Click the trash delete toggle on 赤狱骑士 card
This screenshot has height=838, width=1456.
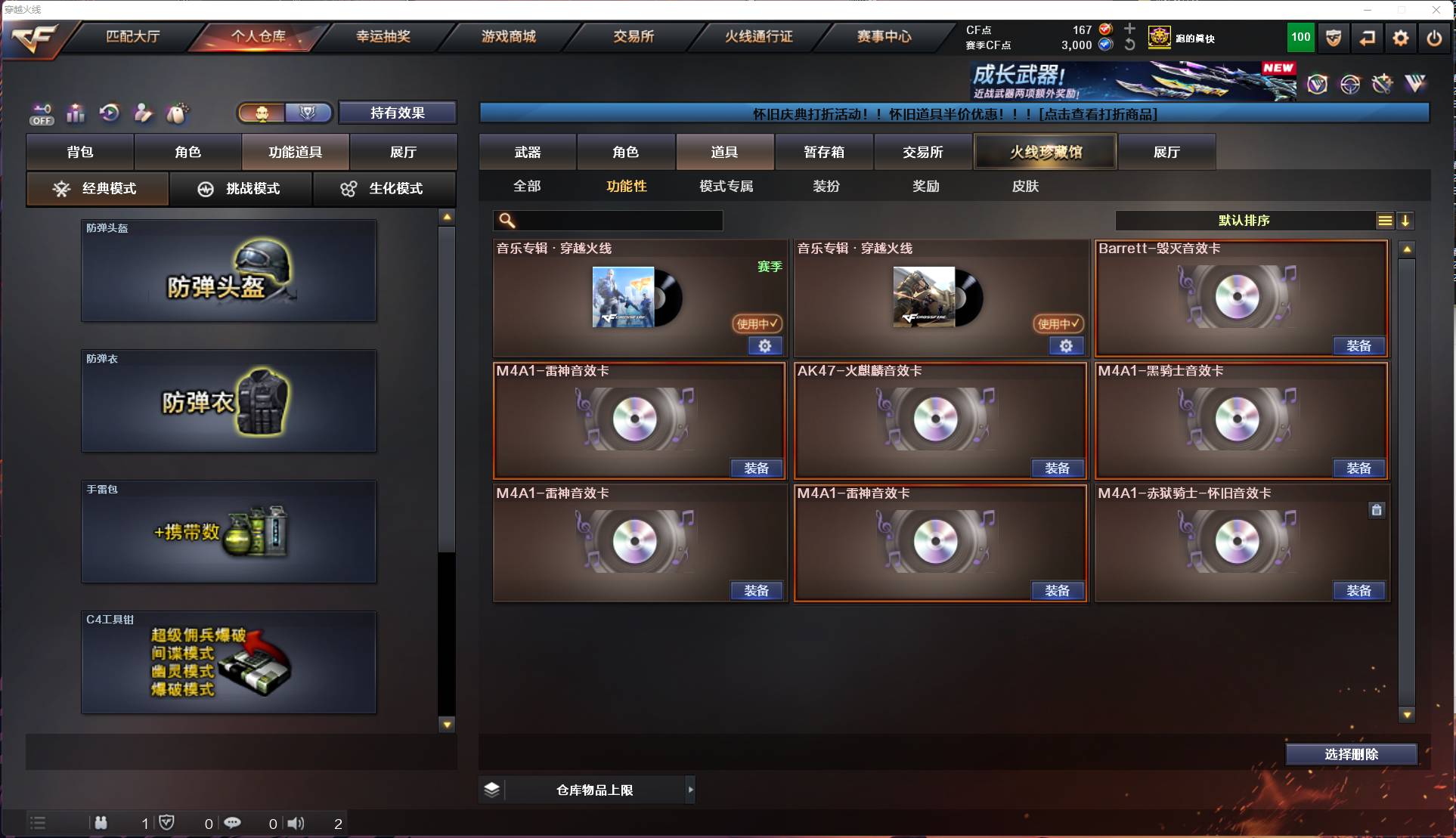coord(1376,510)
